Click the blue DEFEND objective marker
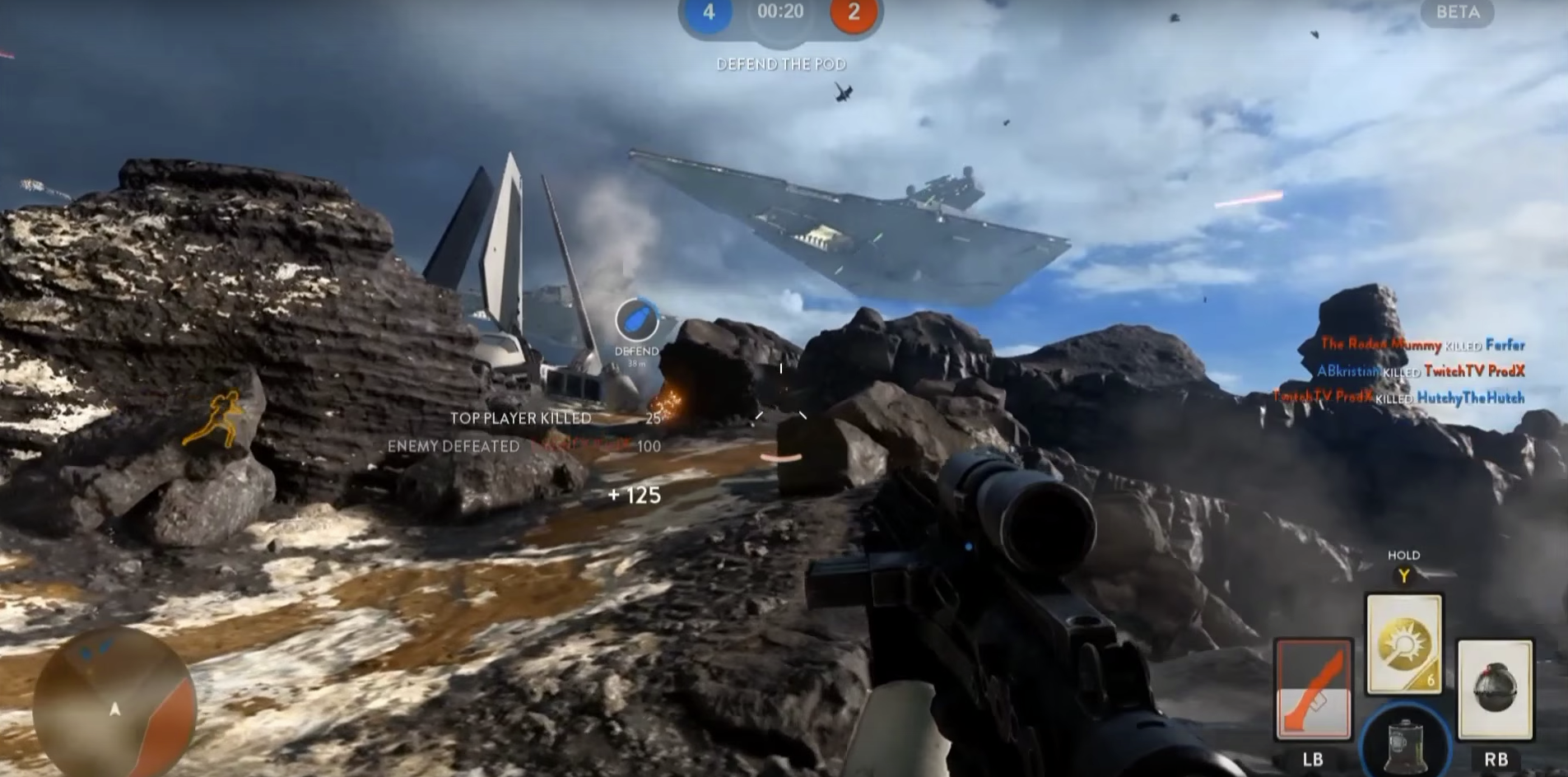1568x777 pixels. [636, 320]
